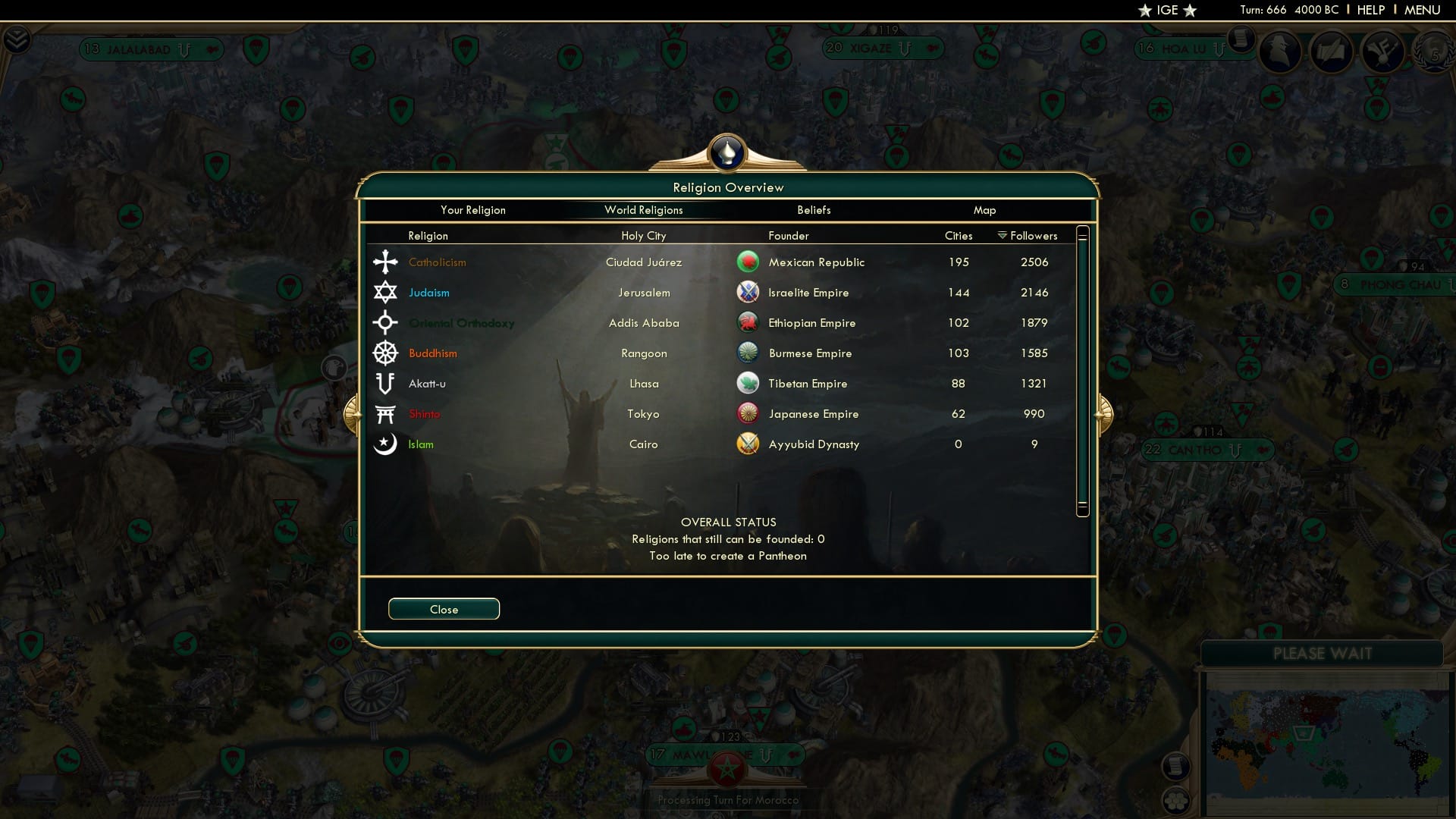The height and width of the screenshot is (819, 1456).
Task: Select the Islam crescent moon icon
Action: (386, 444)
